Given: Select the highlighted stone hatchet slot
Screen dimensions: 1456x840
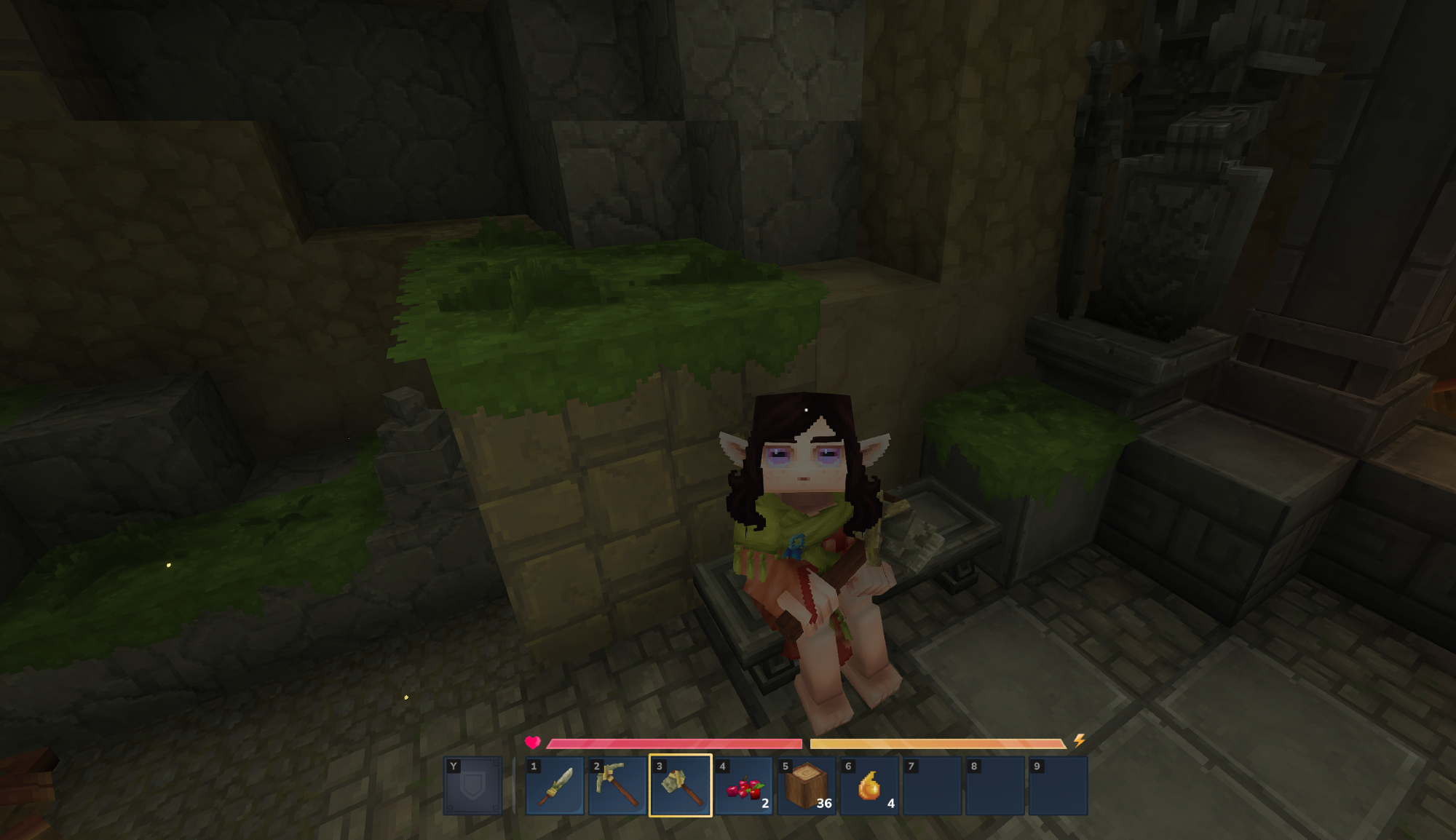Looking at the screenshot, I should (681, 786).
